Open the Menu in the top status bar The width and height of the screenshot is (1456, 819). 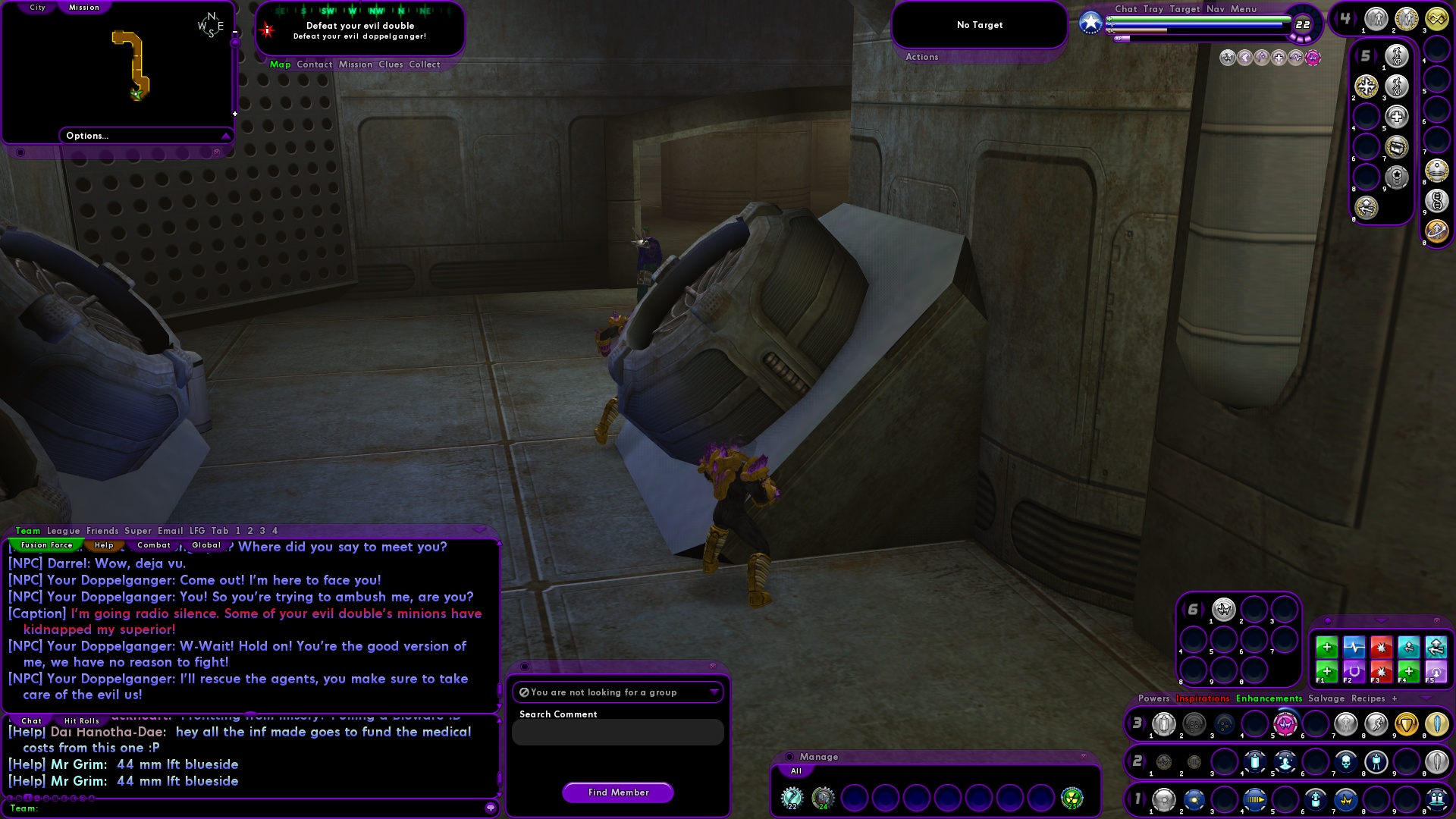[x=1244, y=9]
